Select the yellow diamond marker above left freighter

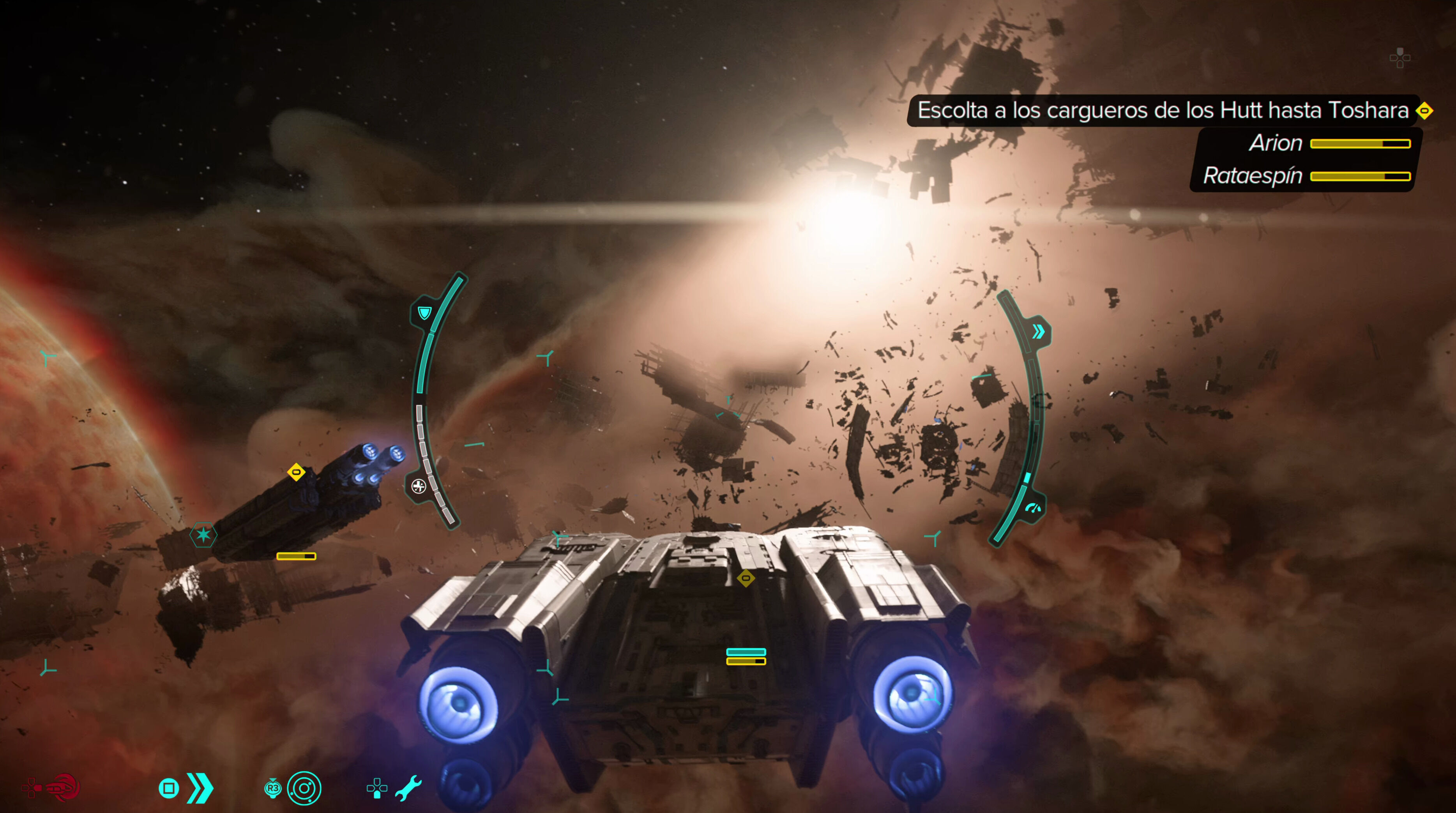click(x=296, y=472)
